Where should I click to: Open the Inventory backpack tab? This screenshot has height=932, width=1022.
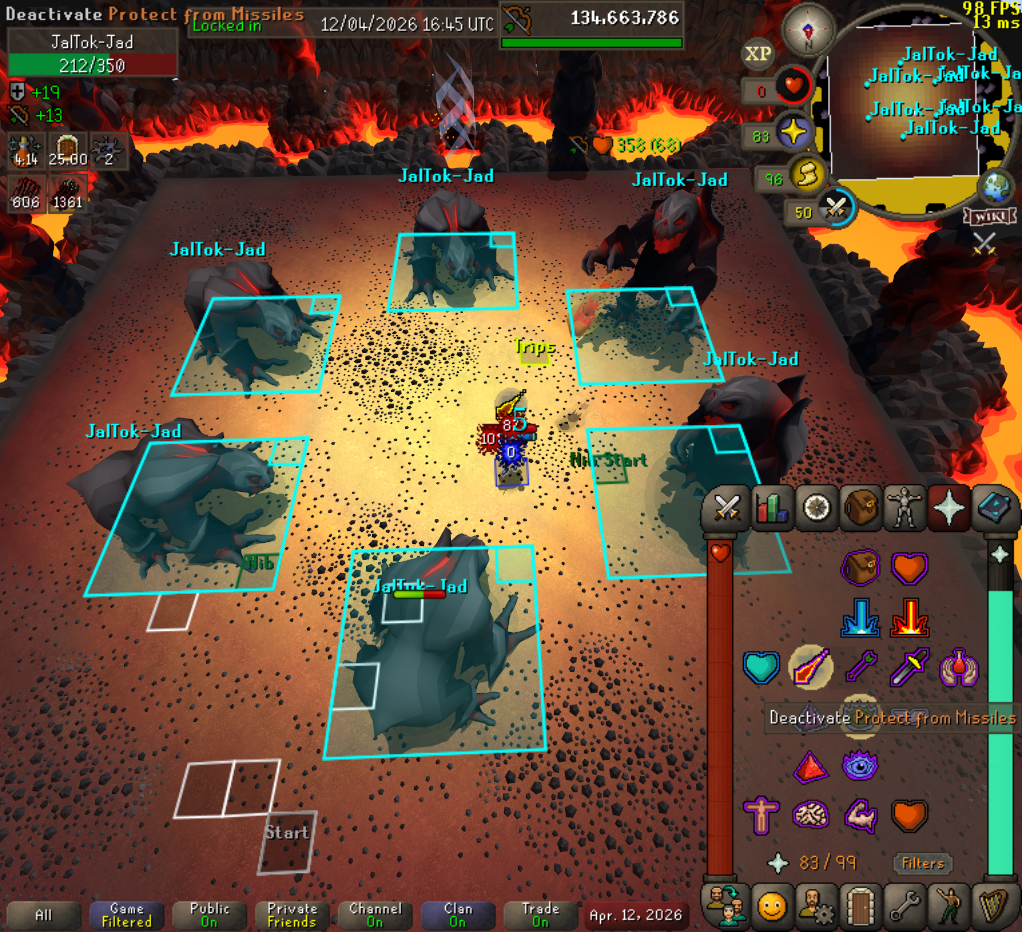tap(860, 508)
